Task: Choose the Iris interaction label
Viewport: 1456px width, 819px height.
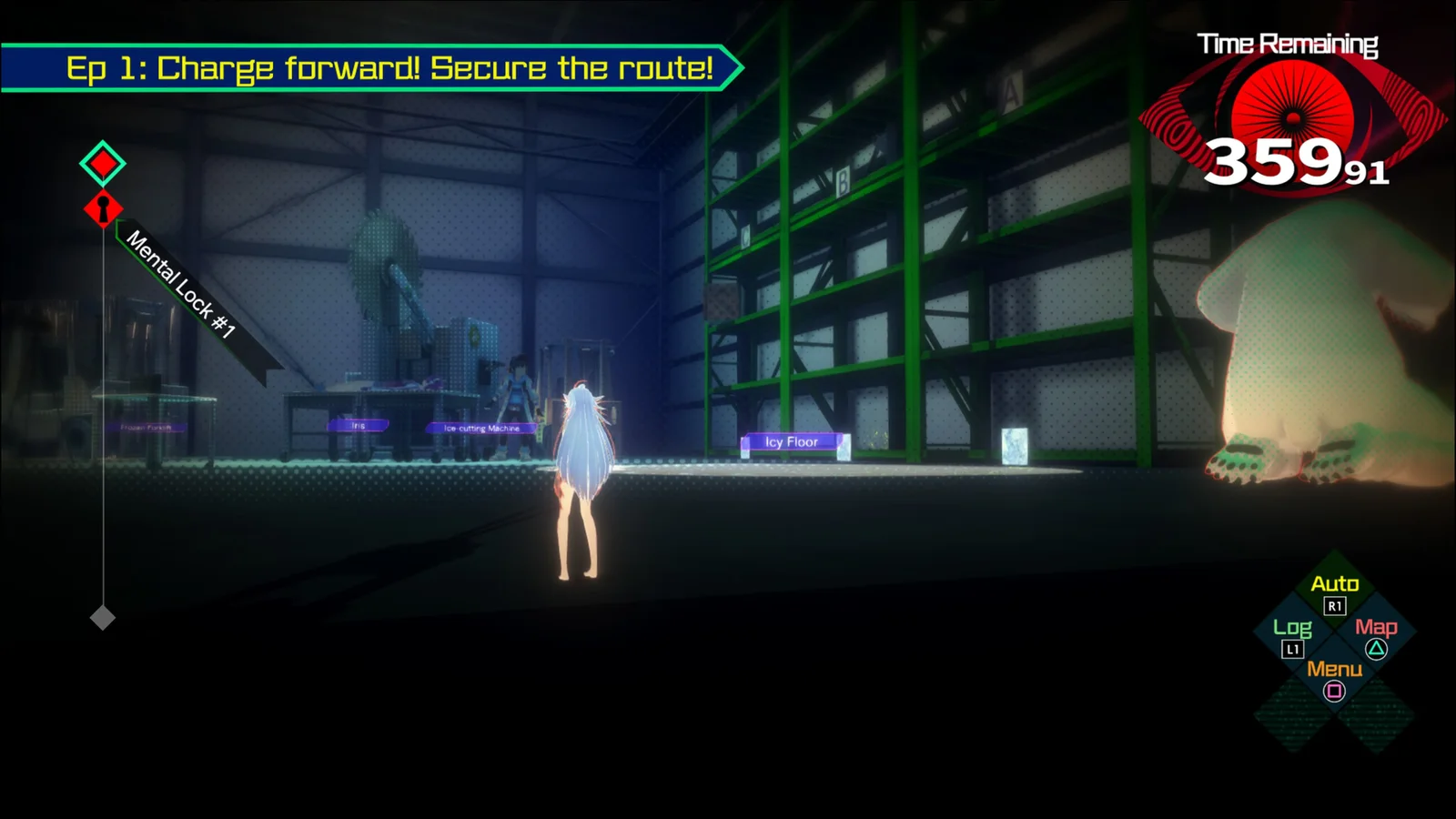Action: [359, 425]
